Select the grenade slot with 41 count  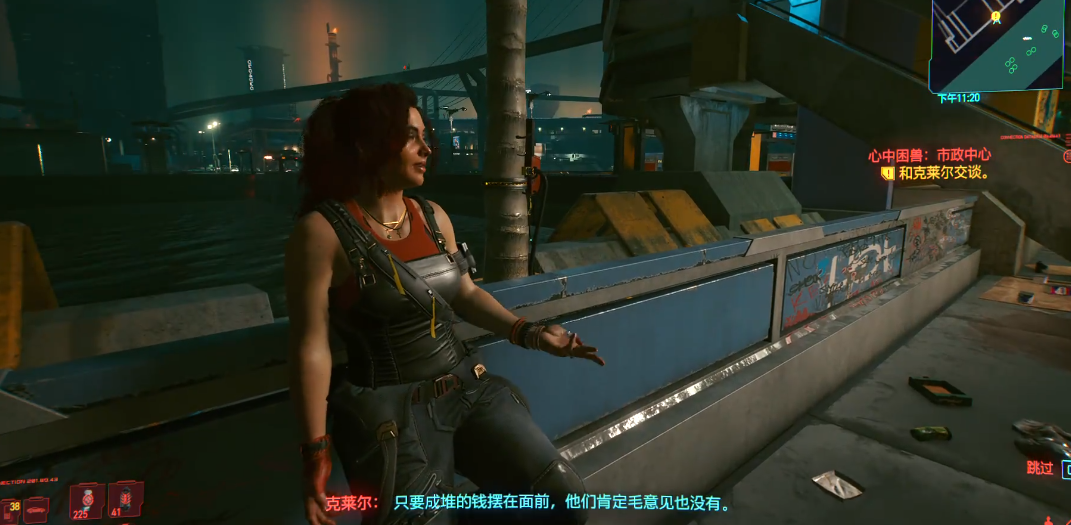[125, 498]
